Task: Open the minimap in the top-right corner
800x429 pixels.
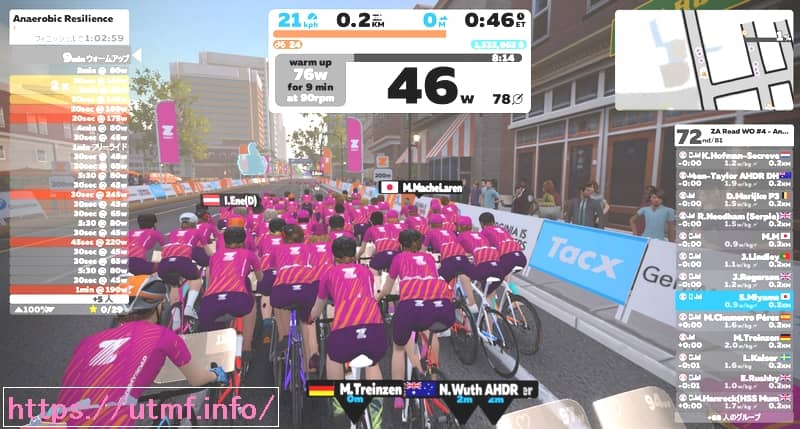Action: [x=704, y=60]
